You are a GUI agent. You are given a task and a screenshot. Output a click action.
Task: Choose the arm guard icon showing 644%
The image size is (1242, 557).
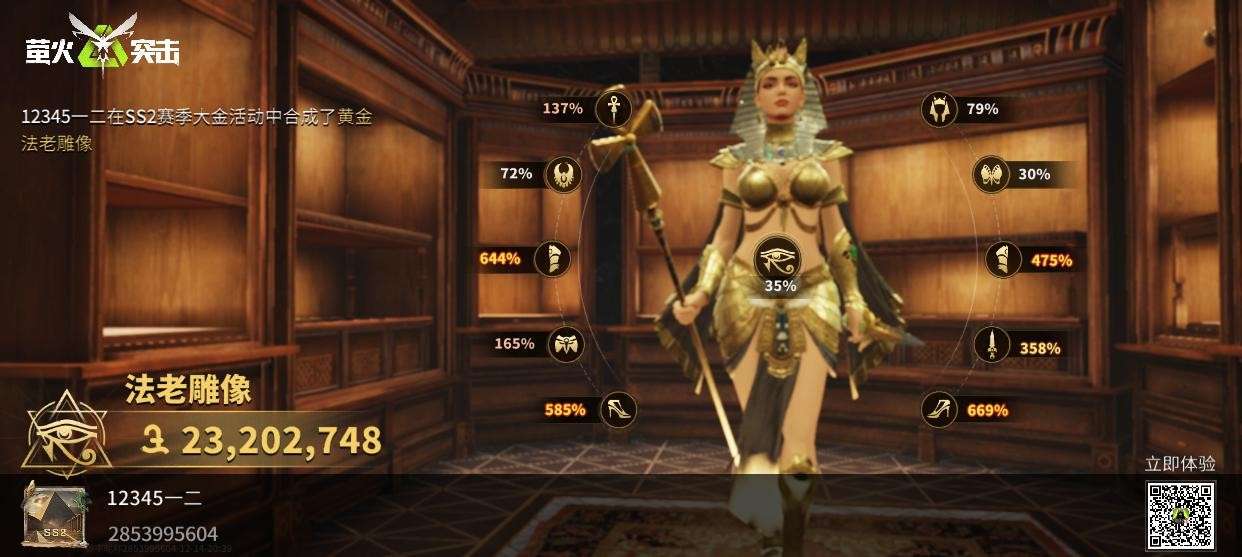[x=552, y=259]
